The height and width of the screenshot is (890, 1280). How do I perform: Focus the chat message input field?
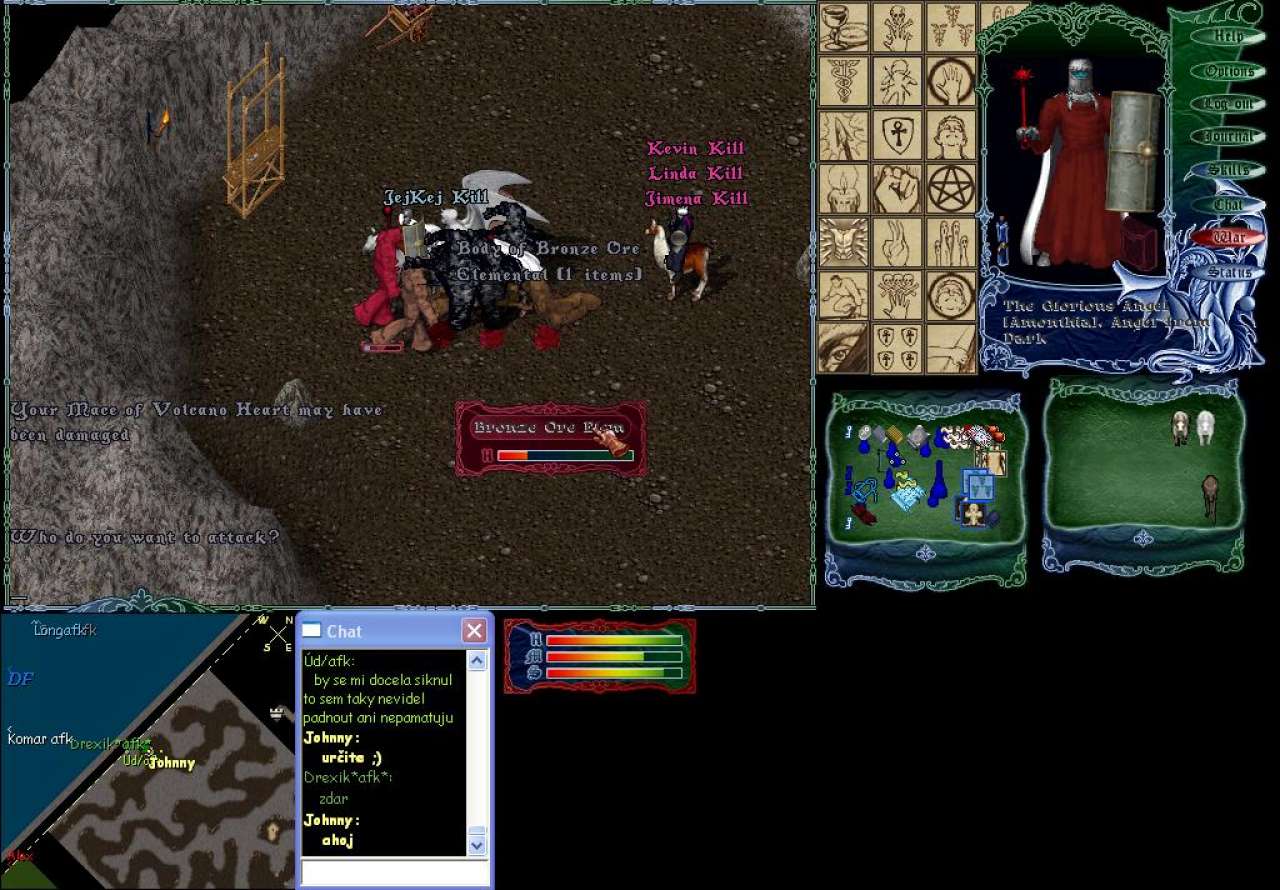tap(395, 872)
